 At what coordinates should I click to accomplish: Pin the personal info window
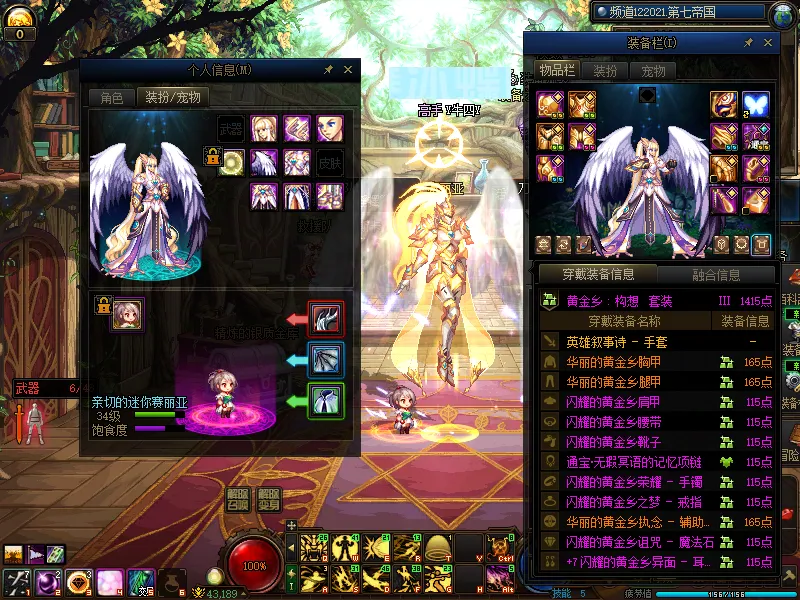[x=329, y=70]
